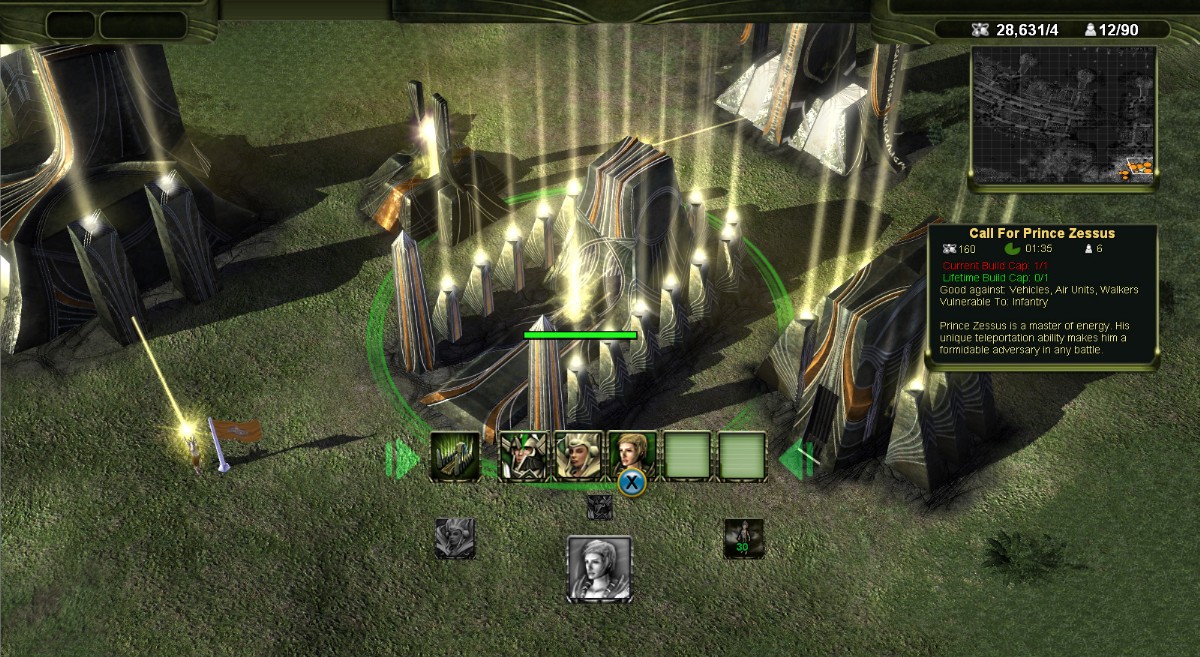The image size is (1200, 657).
Task: Click the small grey winged emblem icon
Action: tap(600, 506)
